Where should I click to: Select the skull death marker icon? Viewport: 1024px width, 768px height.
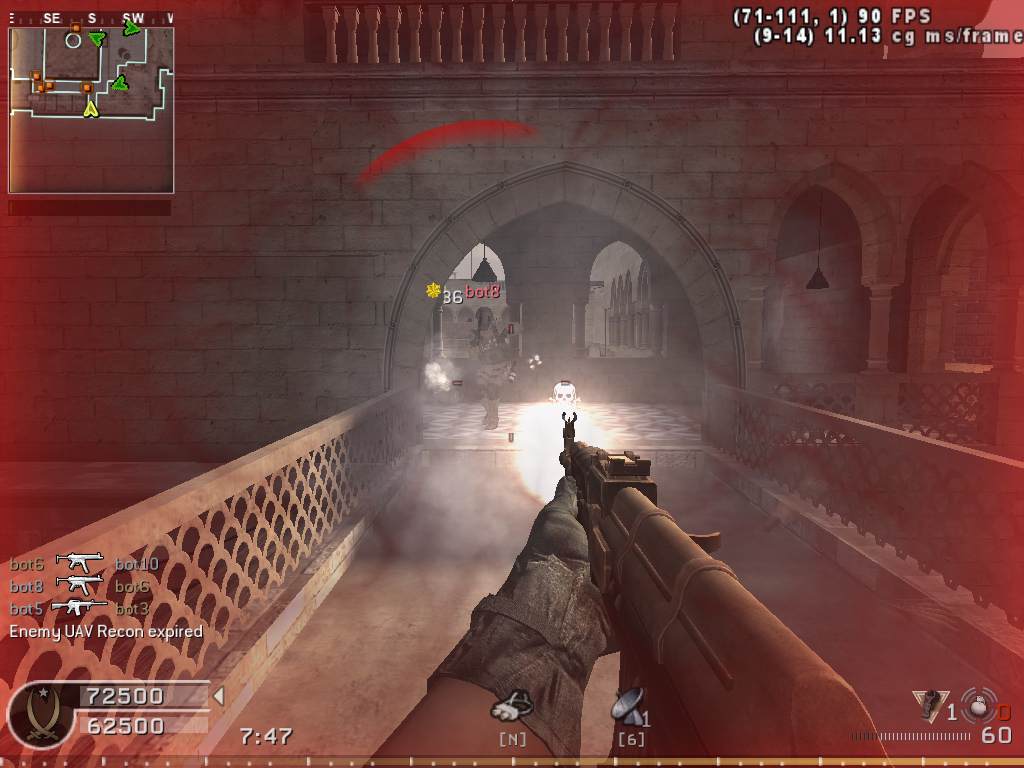565,396
